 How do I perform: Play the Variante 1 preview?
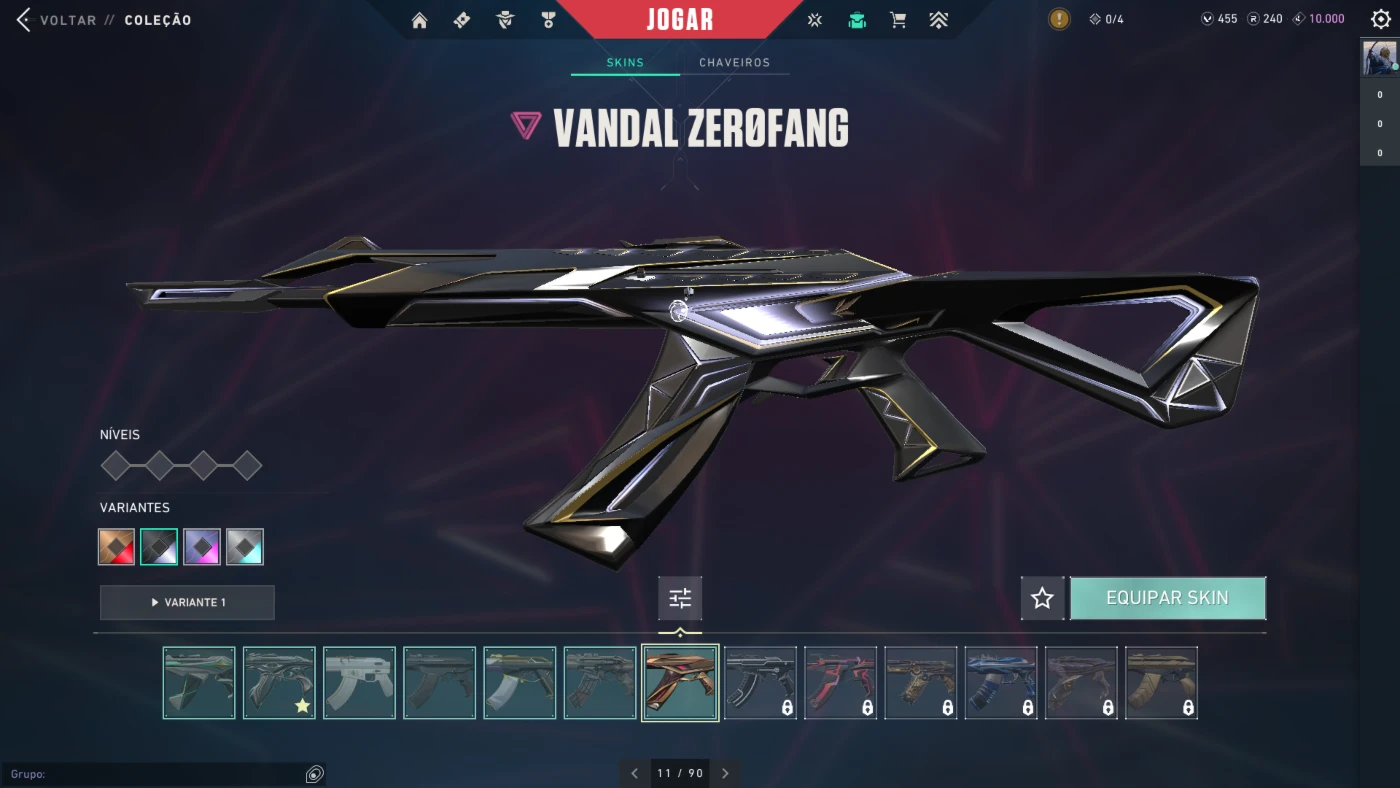pyautogui.click(x=187, y=603)
